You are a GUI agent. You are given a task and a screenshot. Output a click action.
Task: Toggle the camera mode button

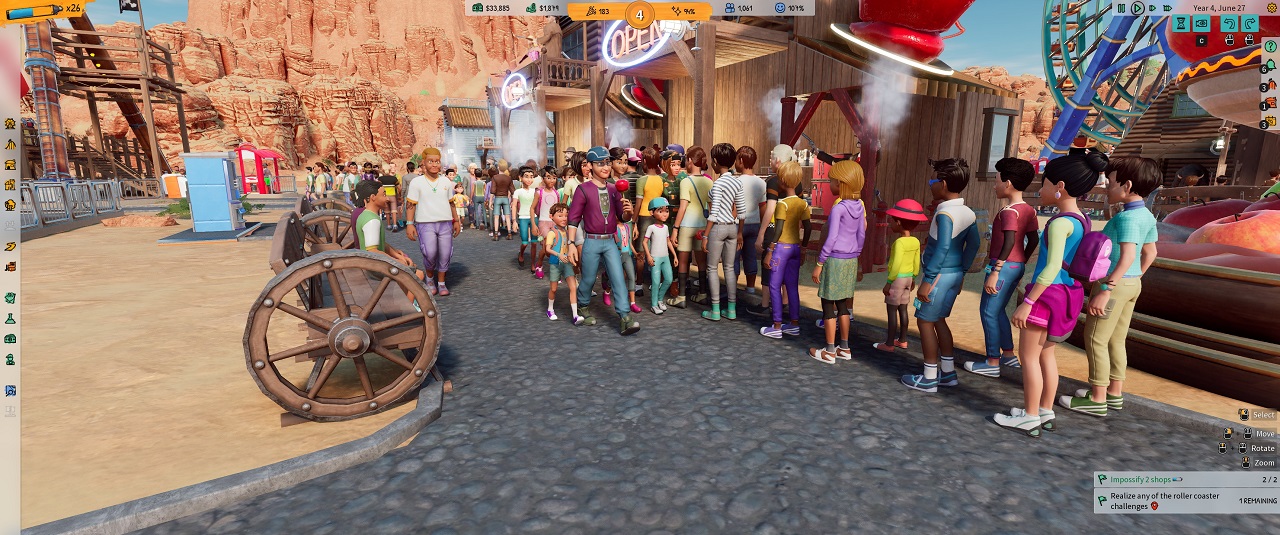(1203, 23)
